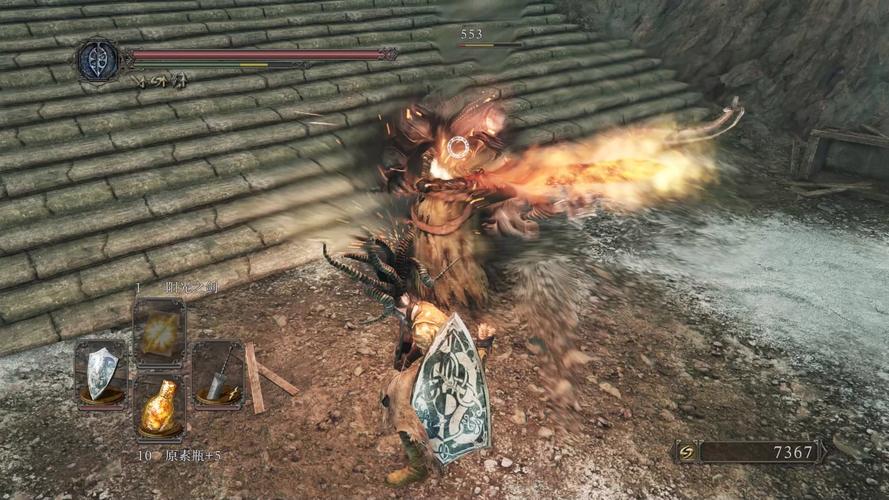Select the right-hand greatsword weapon slot
Image resolution: width=889 pixels, height=500 pixels.
[217, 374]
